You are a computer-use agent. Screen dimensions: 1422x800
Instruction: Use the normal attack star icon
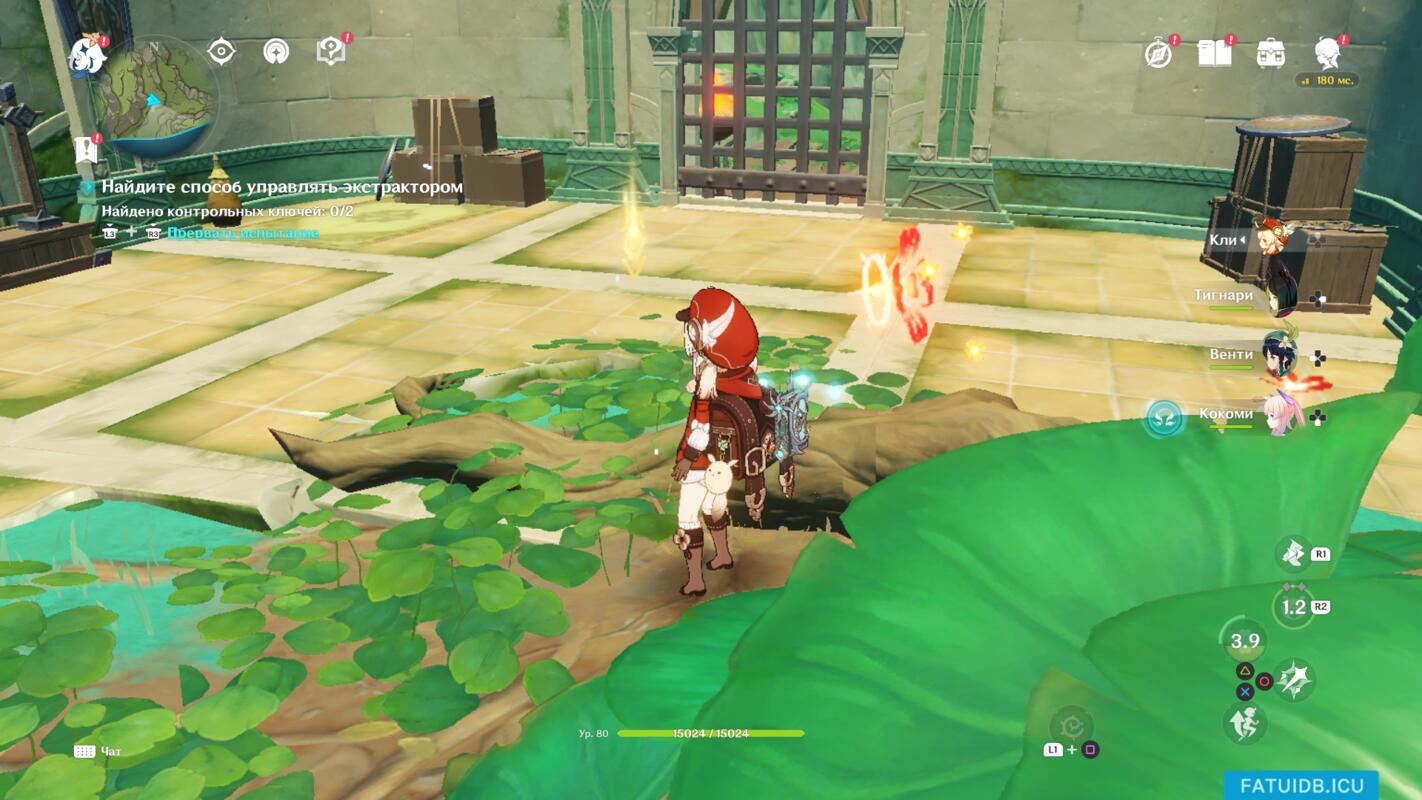1295,680
